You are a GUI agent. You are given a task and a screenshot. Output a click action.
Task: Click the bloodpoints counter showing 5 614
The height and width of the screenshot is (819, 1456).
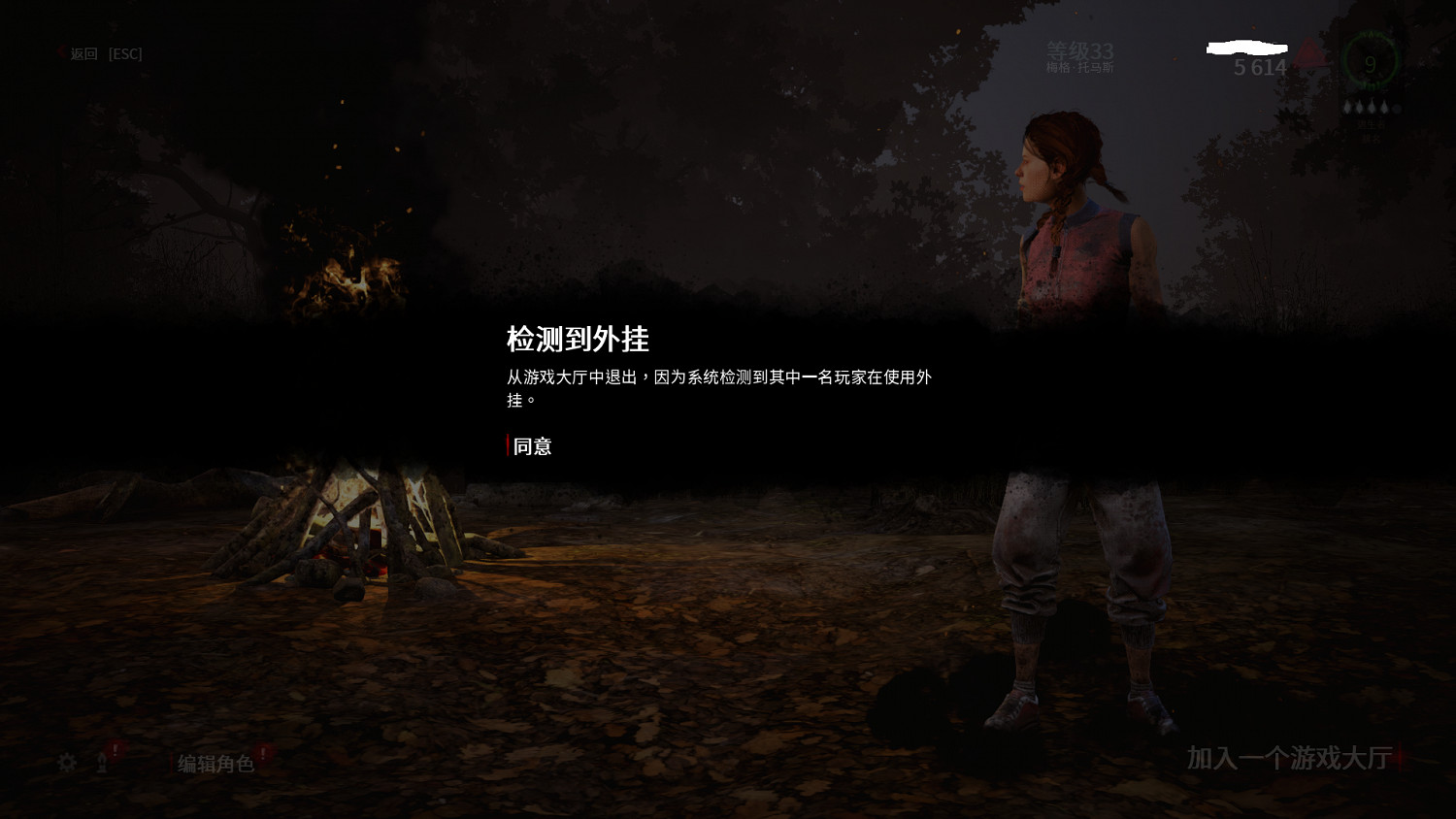click(x=1259, y=68)
